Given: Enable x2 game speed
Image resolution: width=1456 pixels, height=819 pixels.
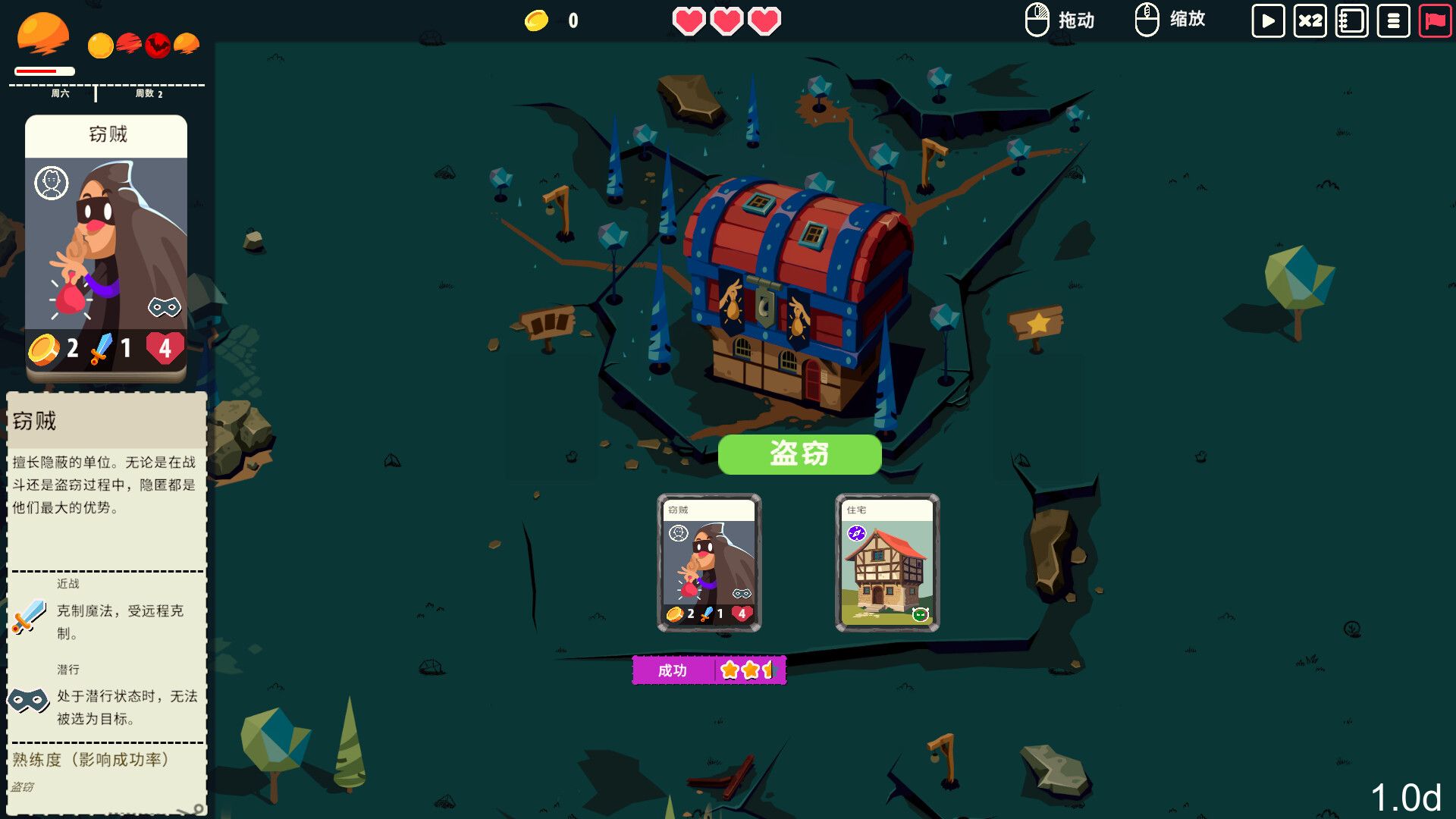Looking at the screenshot, I should click(1310, 20).
